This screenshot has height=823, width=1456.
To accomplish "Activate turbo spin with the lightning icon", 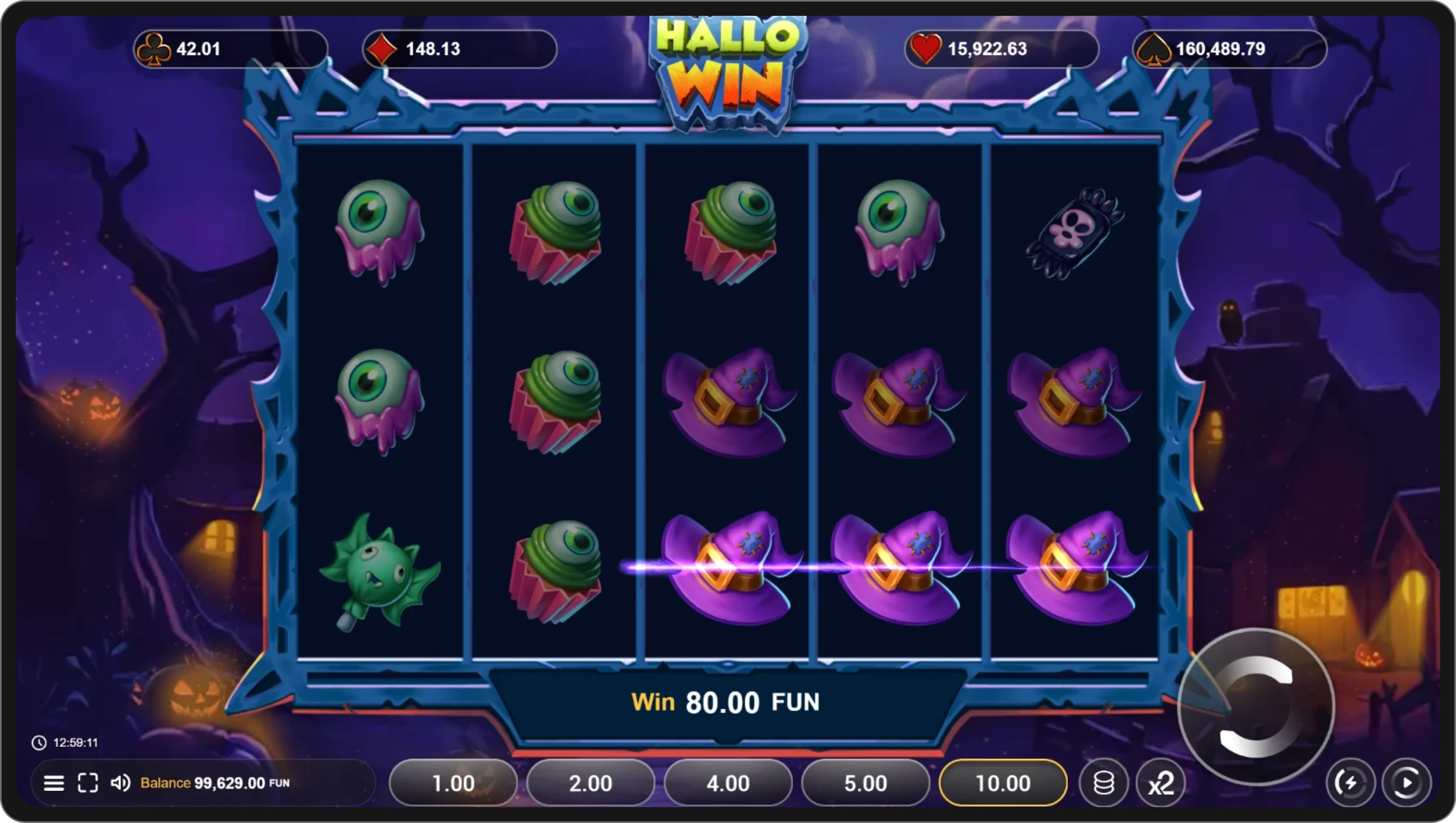I will point(1350,783).
